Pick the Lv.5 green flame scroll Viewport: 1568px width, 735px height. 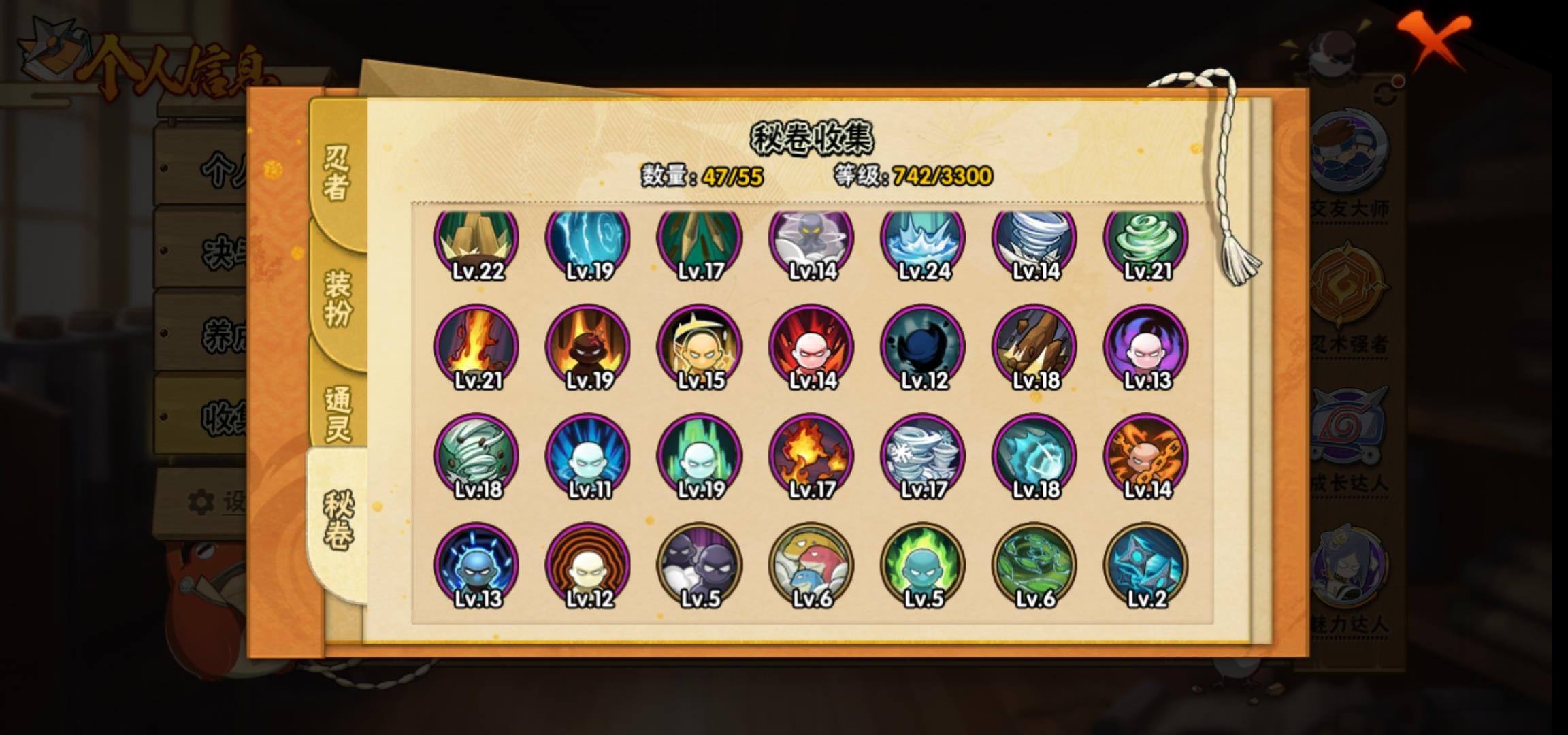pos(923,565)
